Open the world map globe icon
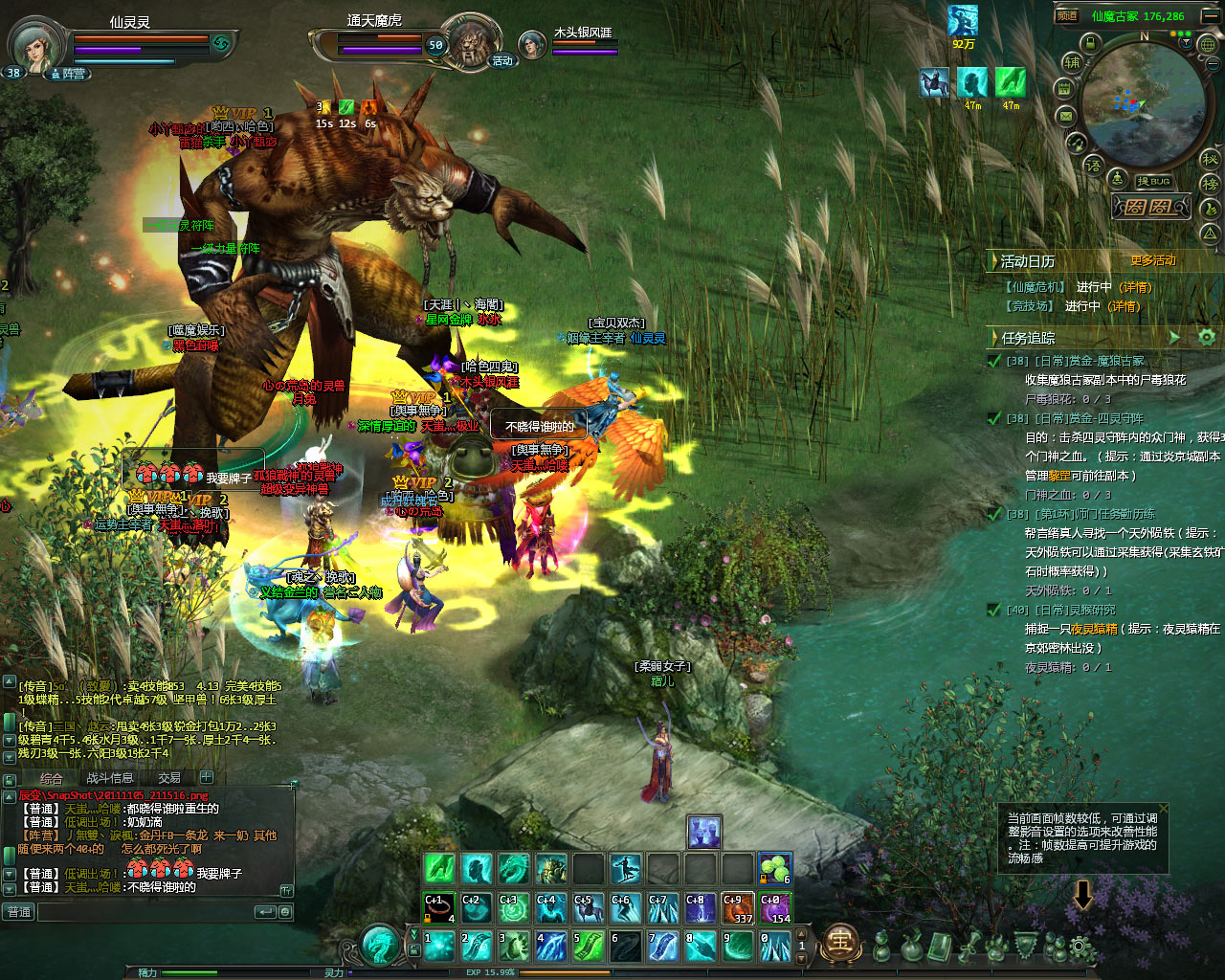Screen dimensions: 1225x980 pyautogui.click(x=1208, y=44)
